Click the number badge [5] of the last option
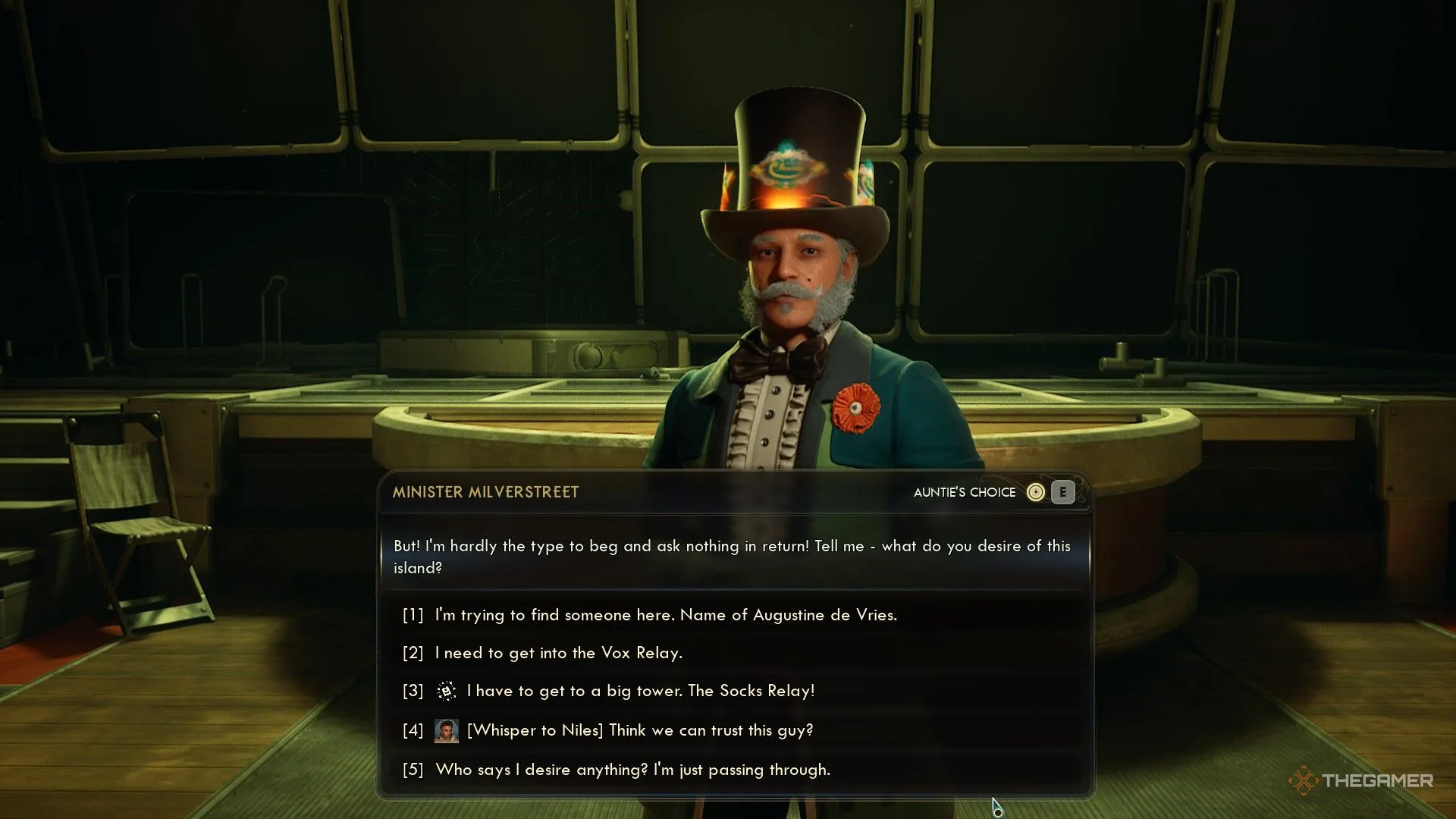This screenshot has height=819, width=1456. click(x=412, y=769)
